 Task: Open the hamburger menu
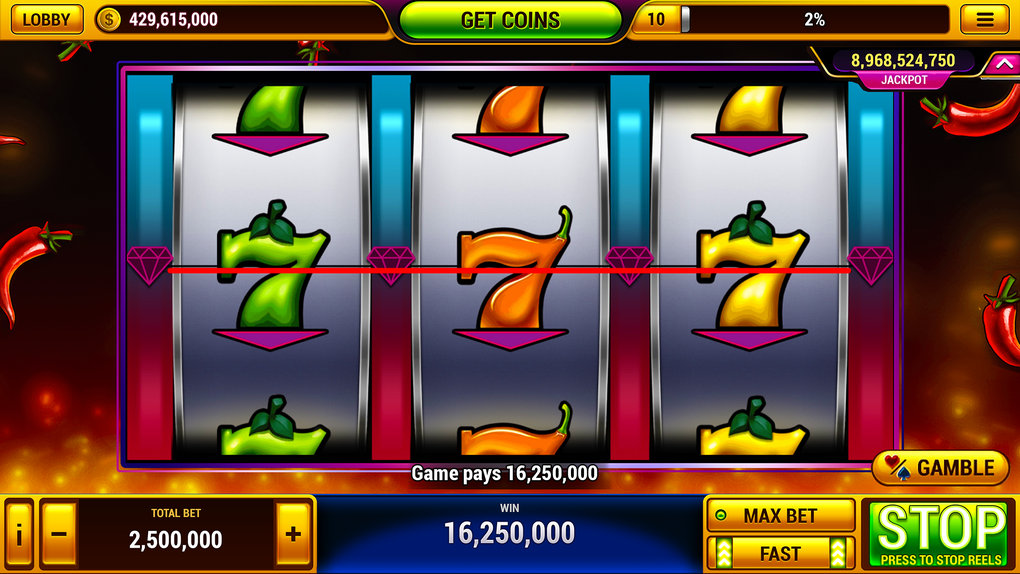(984, 19)
